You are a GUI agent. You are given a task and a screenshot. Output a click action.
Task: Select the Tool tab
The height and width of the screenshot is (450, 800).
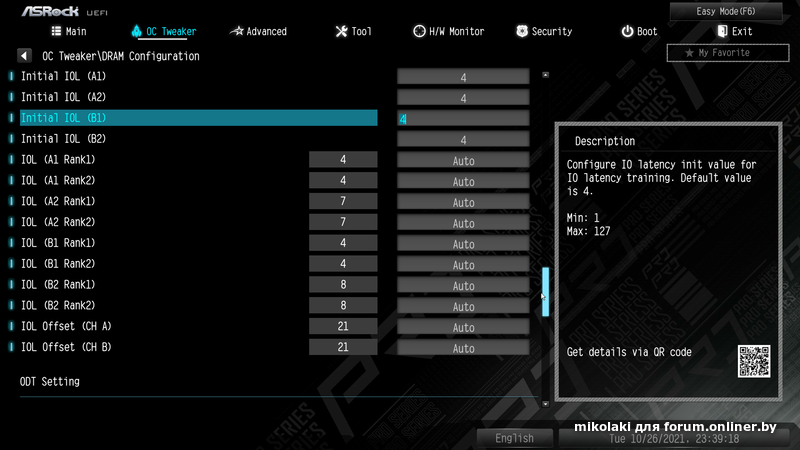(x=353, y=31)
